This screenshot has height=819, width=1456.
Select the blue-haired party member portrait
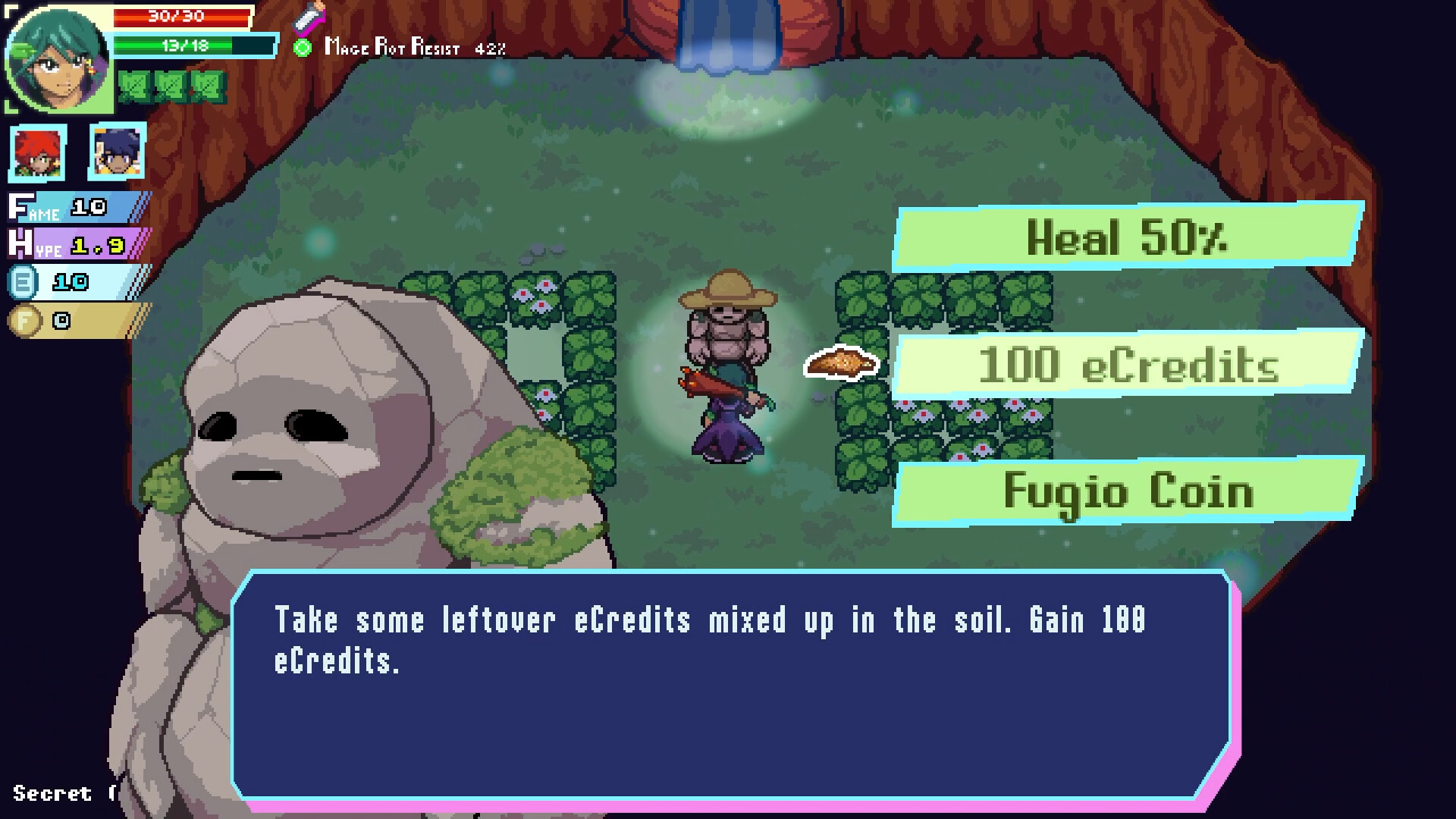(x=118, y=154)
